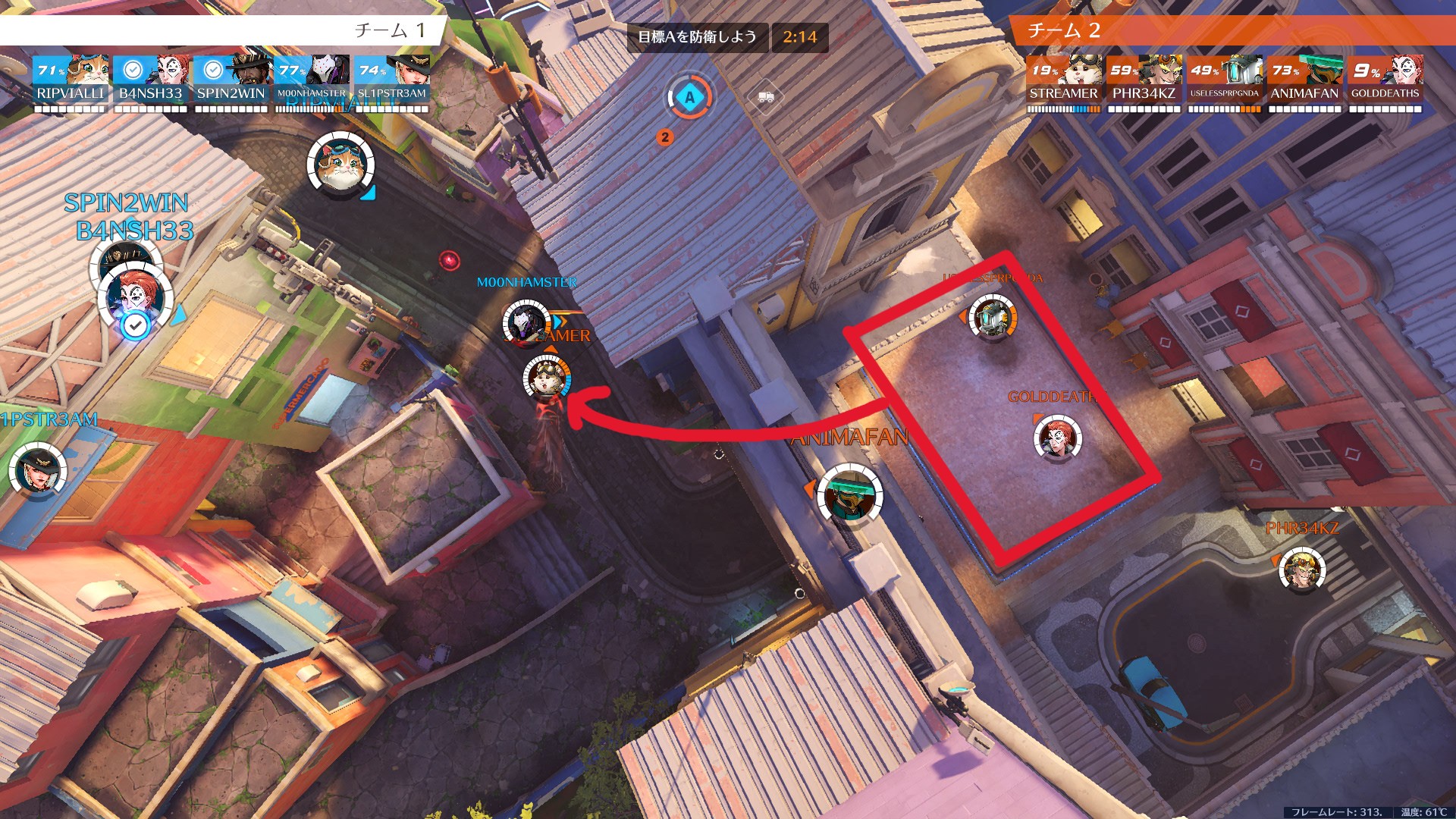This screenshot has width=1456, height=819.
Task: Select MOONHAMSTER's hero marker on the map
Action: 525,324
